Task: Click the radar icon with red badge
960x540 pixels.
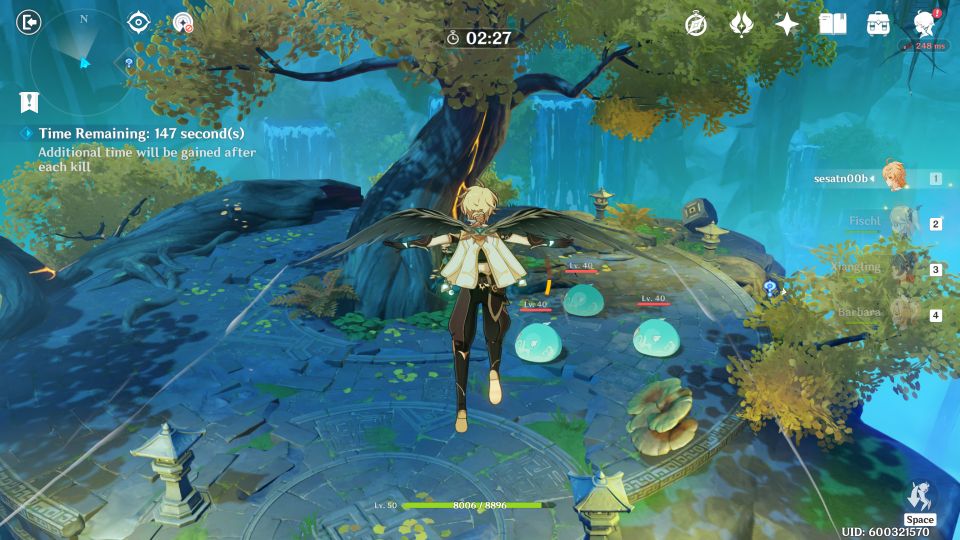Action: [x=182, y=22]
